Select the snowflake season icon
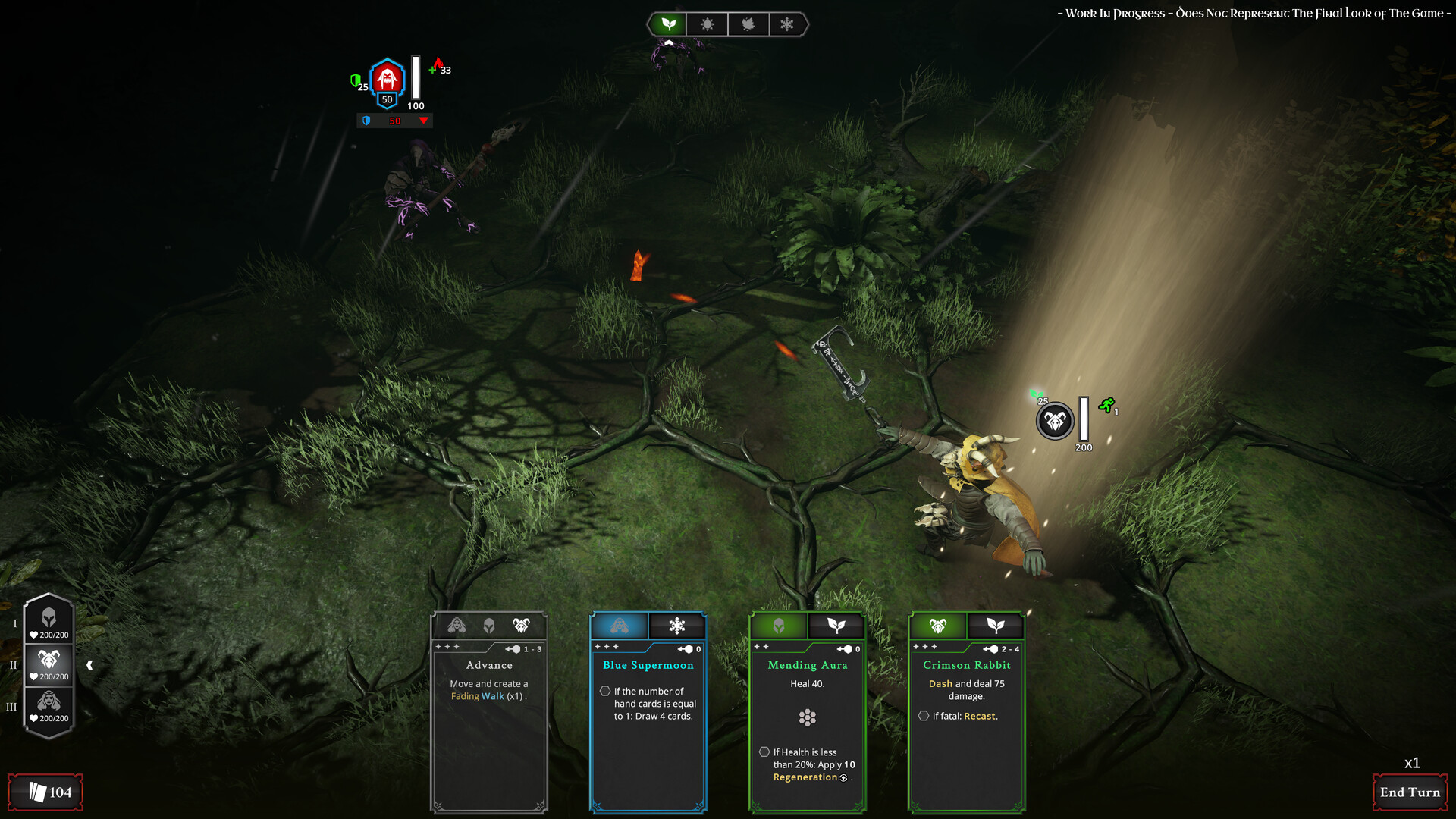Image resolution: width=1456 pixels, height=819 pixels. [787, 24]
